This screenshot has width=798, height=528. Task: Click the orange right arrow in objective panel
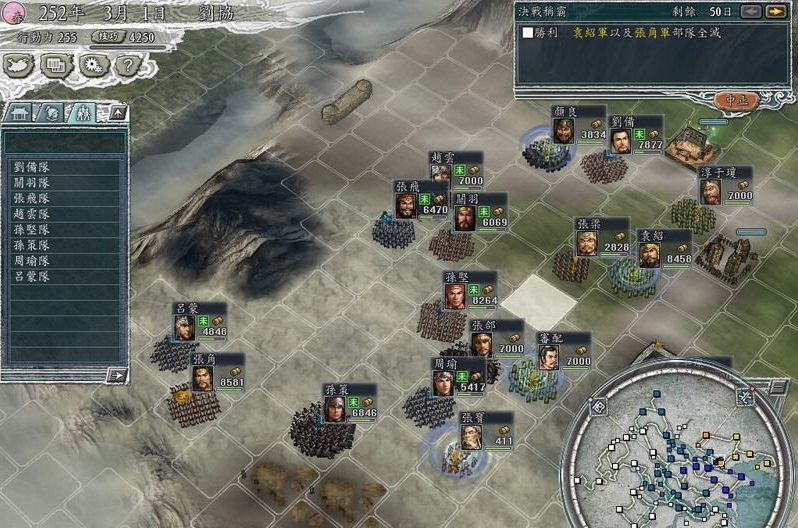pyautogui.click(x=775, y=12)
